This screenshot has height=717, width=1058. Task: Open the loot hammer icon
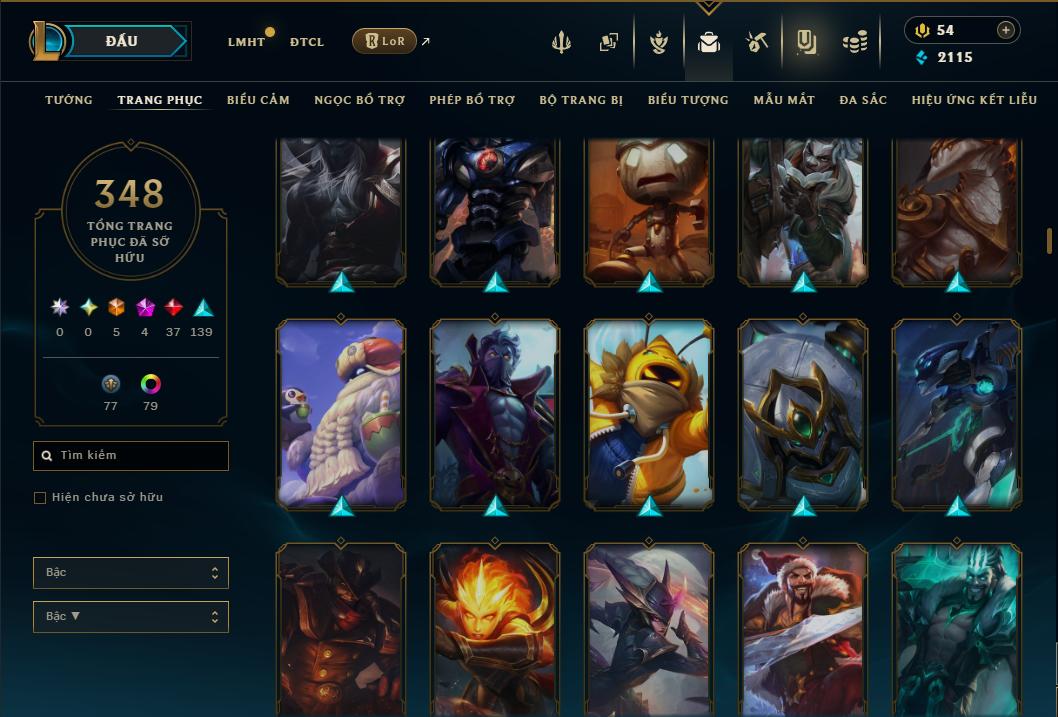(756, 42)
